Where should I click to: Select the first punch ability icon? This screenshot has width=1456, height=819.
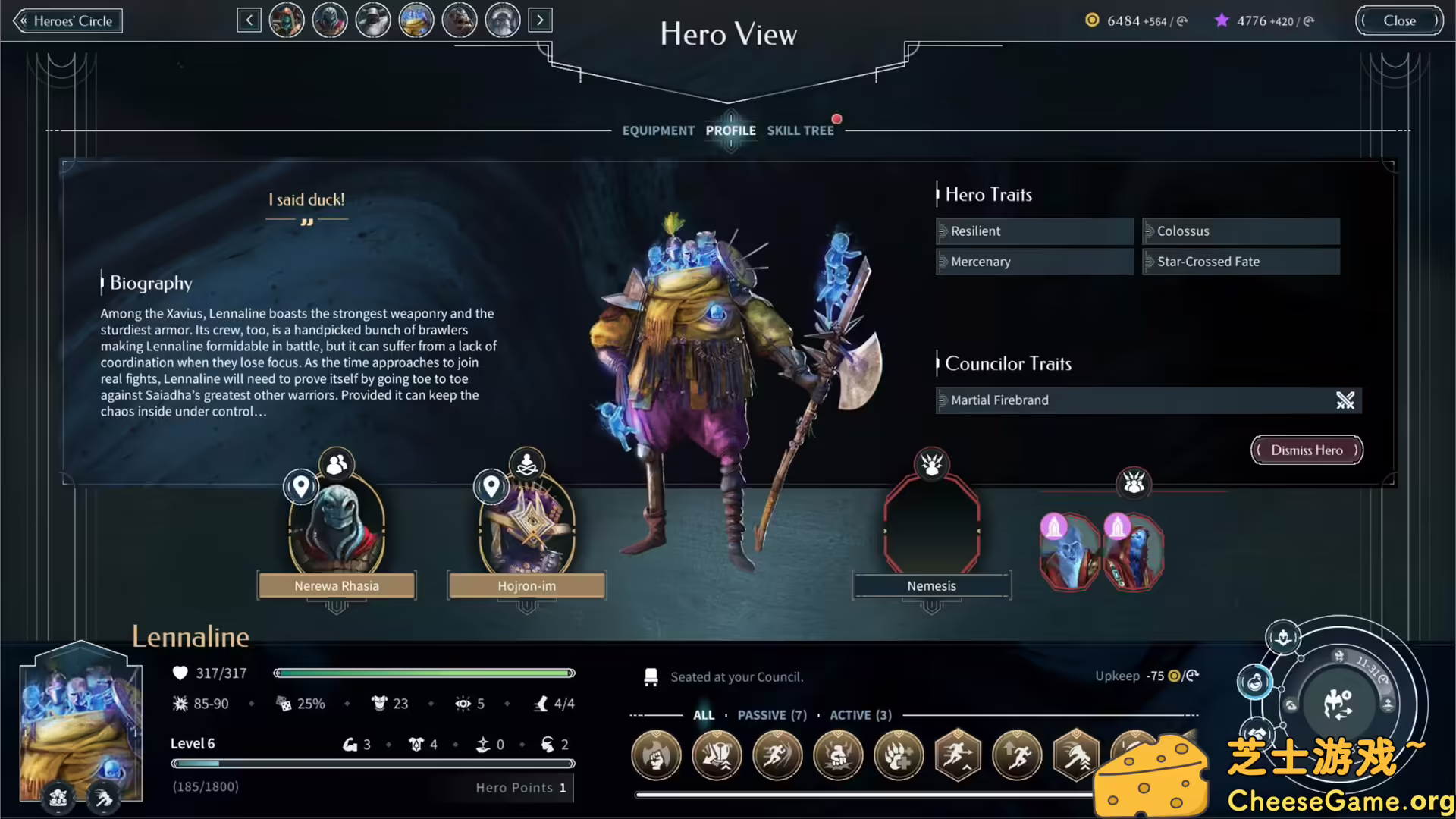(x=657, y=756)
